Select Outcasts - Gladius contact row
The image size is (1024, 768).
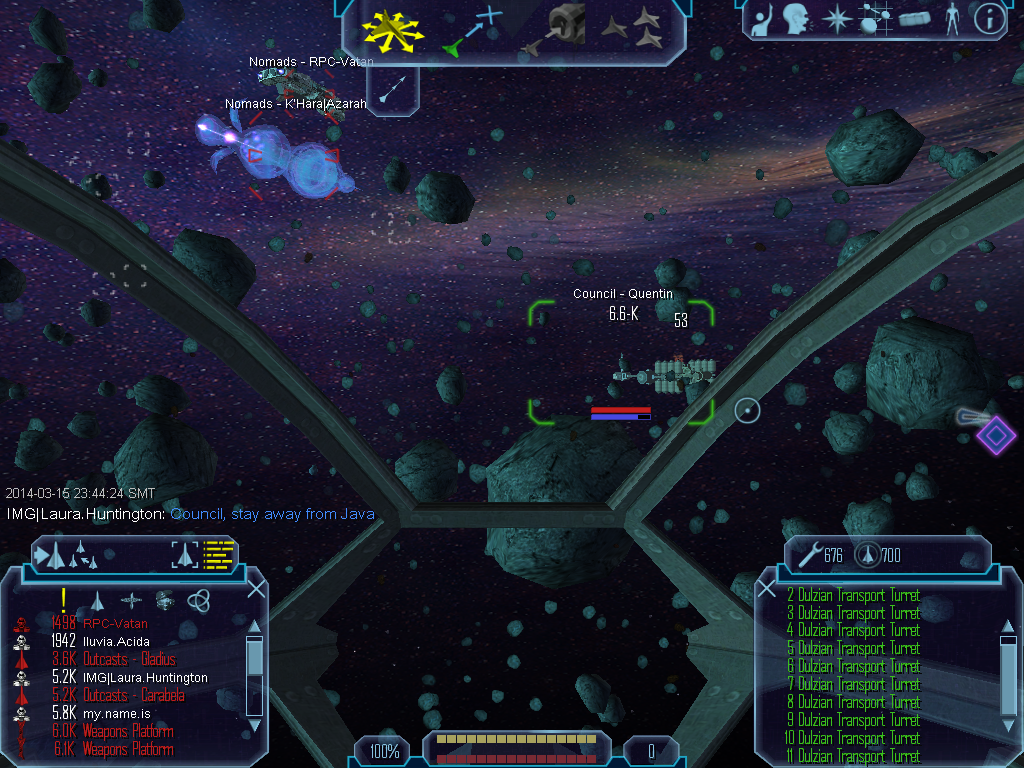[128, 659]
